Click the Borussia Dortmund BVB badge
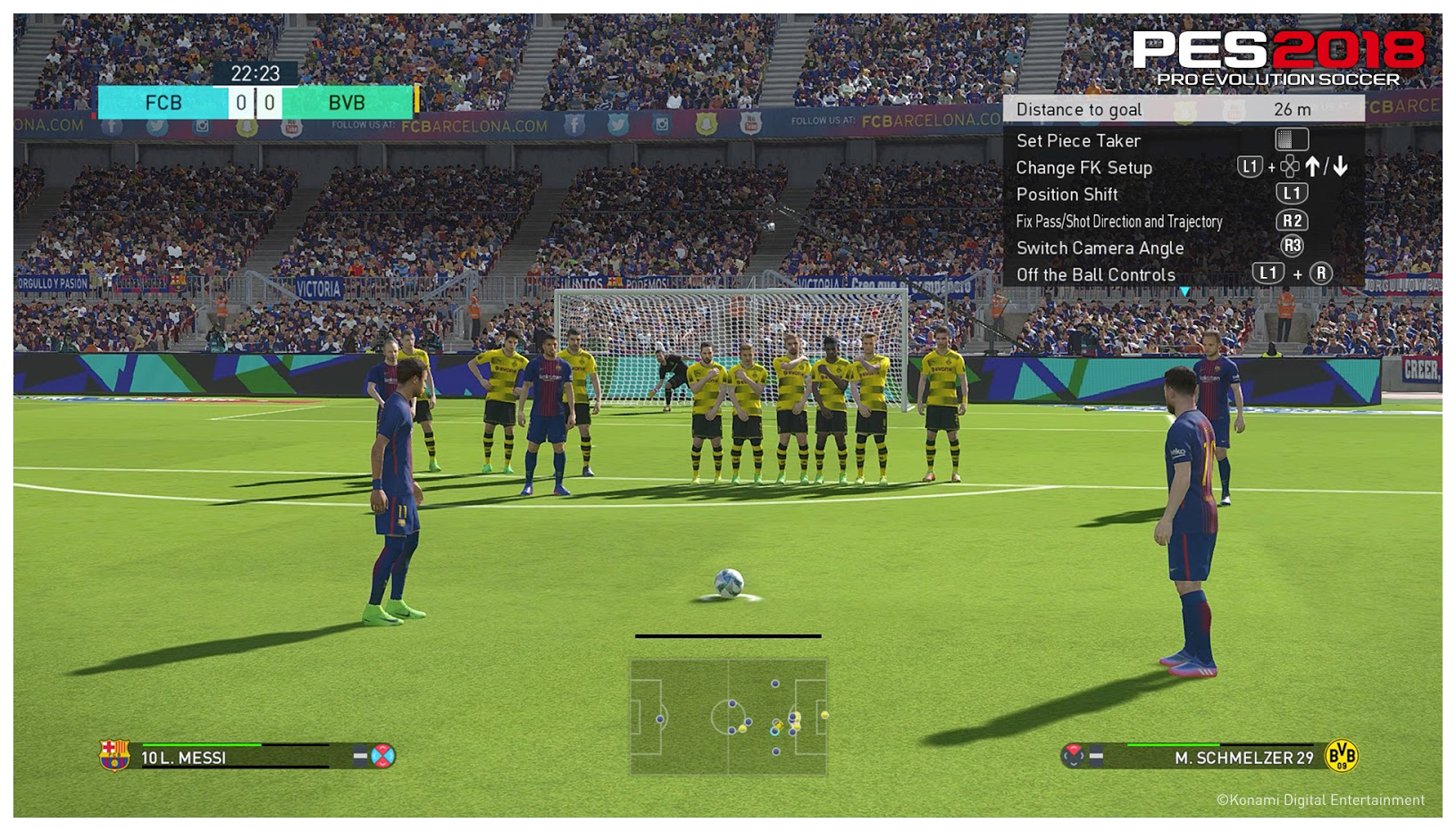This screenshot has width=1456, height=831. [x=1341, y=756]
